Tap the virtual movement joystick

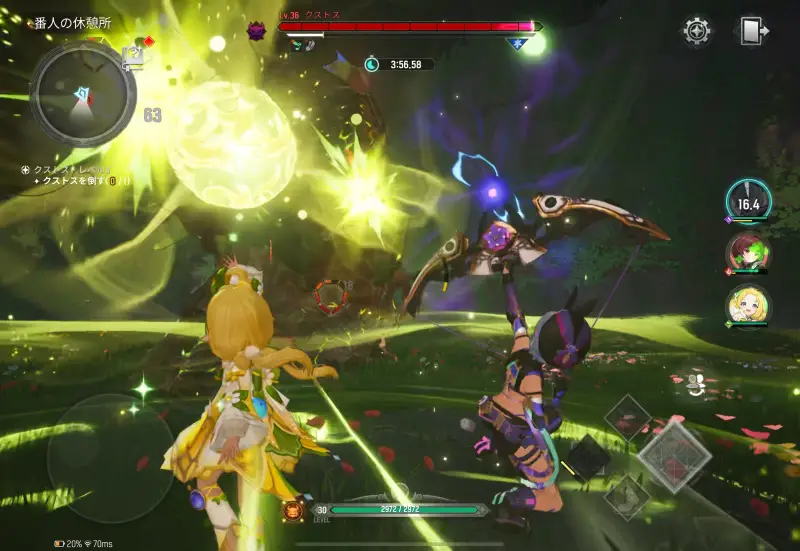pyautogui.click(x=110, y=457)
